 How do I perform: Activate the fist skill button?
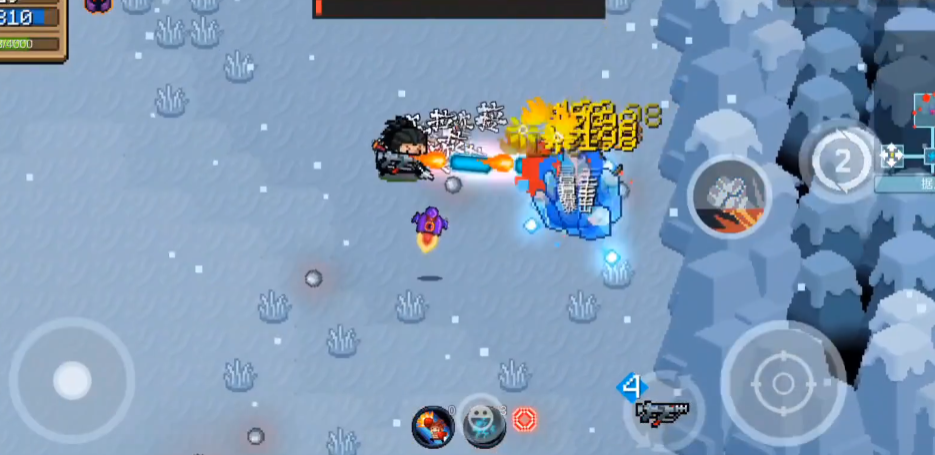(729, 195)
